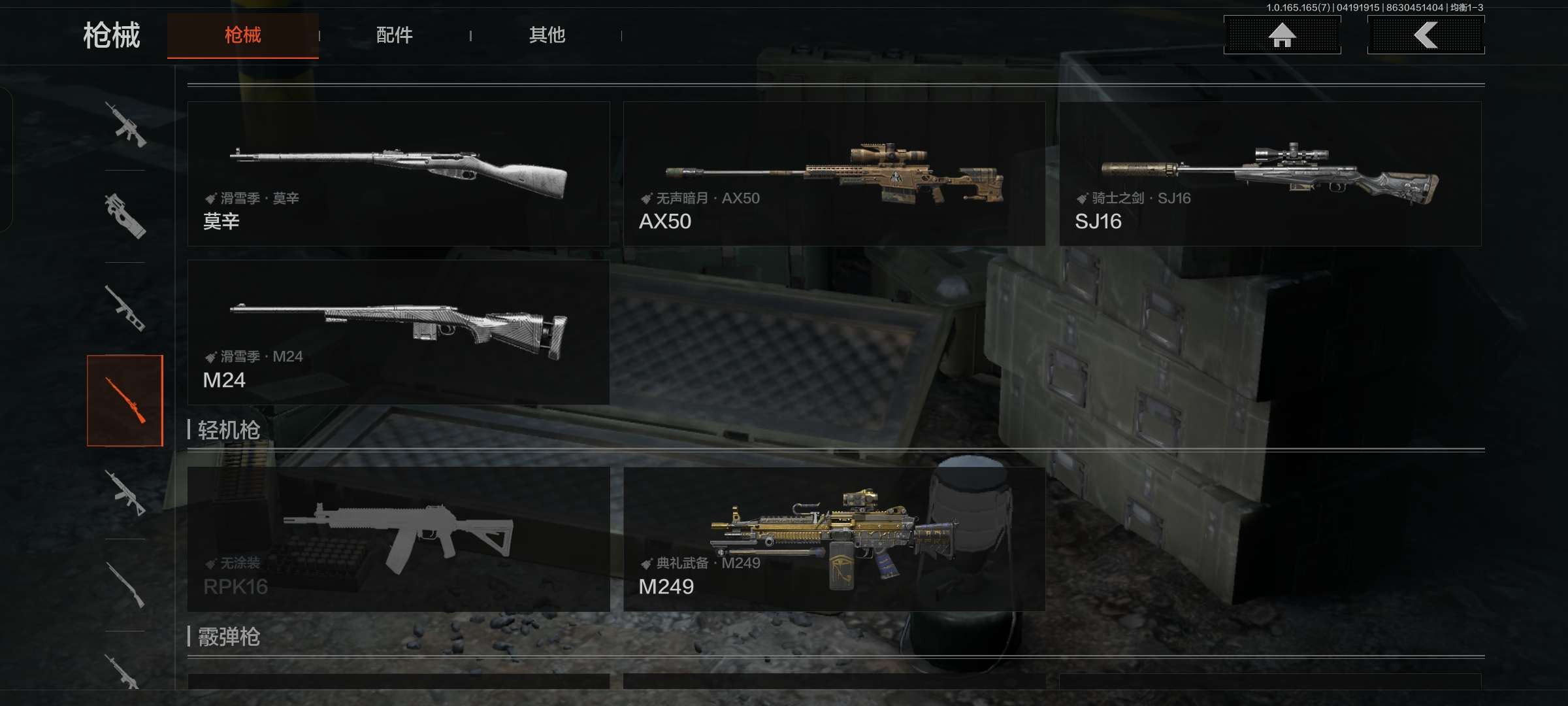This screenshot has width=1568, height=706.
Task: Go to the home screen via house button
Action: pyautogui.click(x=1282, y=35)
